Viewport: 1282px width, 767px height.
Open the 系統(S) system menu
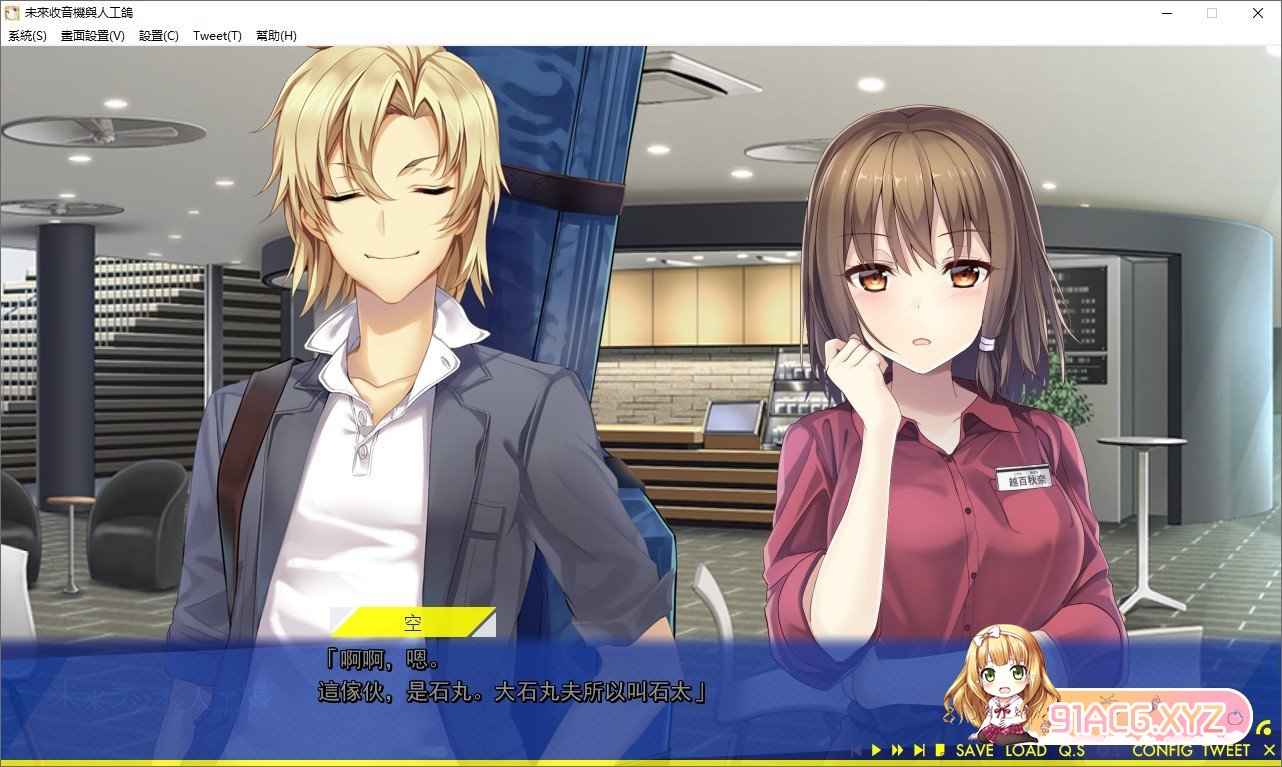pos(27,35)
